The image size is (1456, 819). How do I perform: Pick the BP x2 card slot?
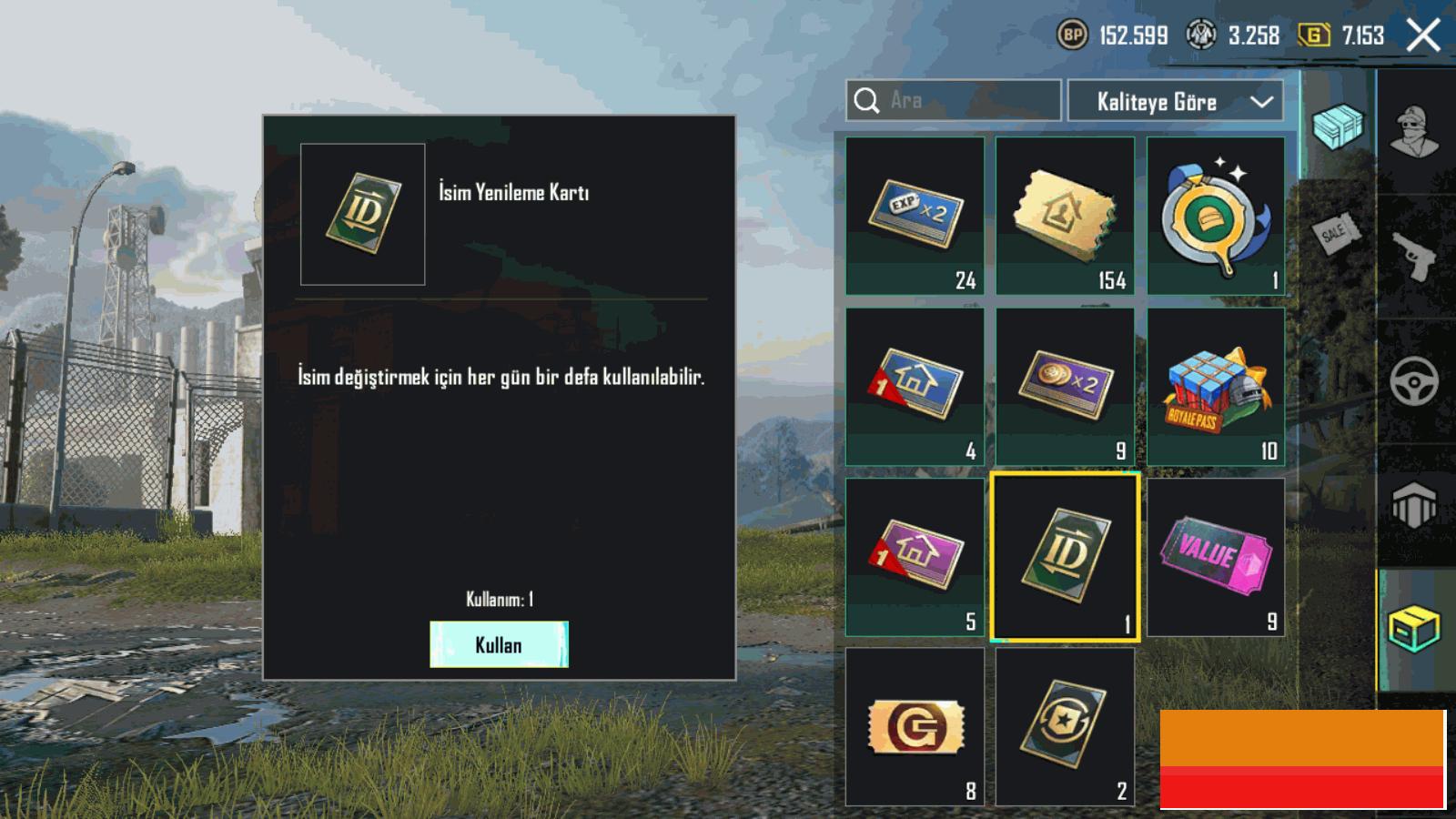tap(1065, 387)
